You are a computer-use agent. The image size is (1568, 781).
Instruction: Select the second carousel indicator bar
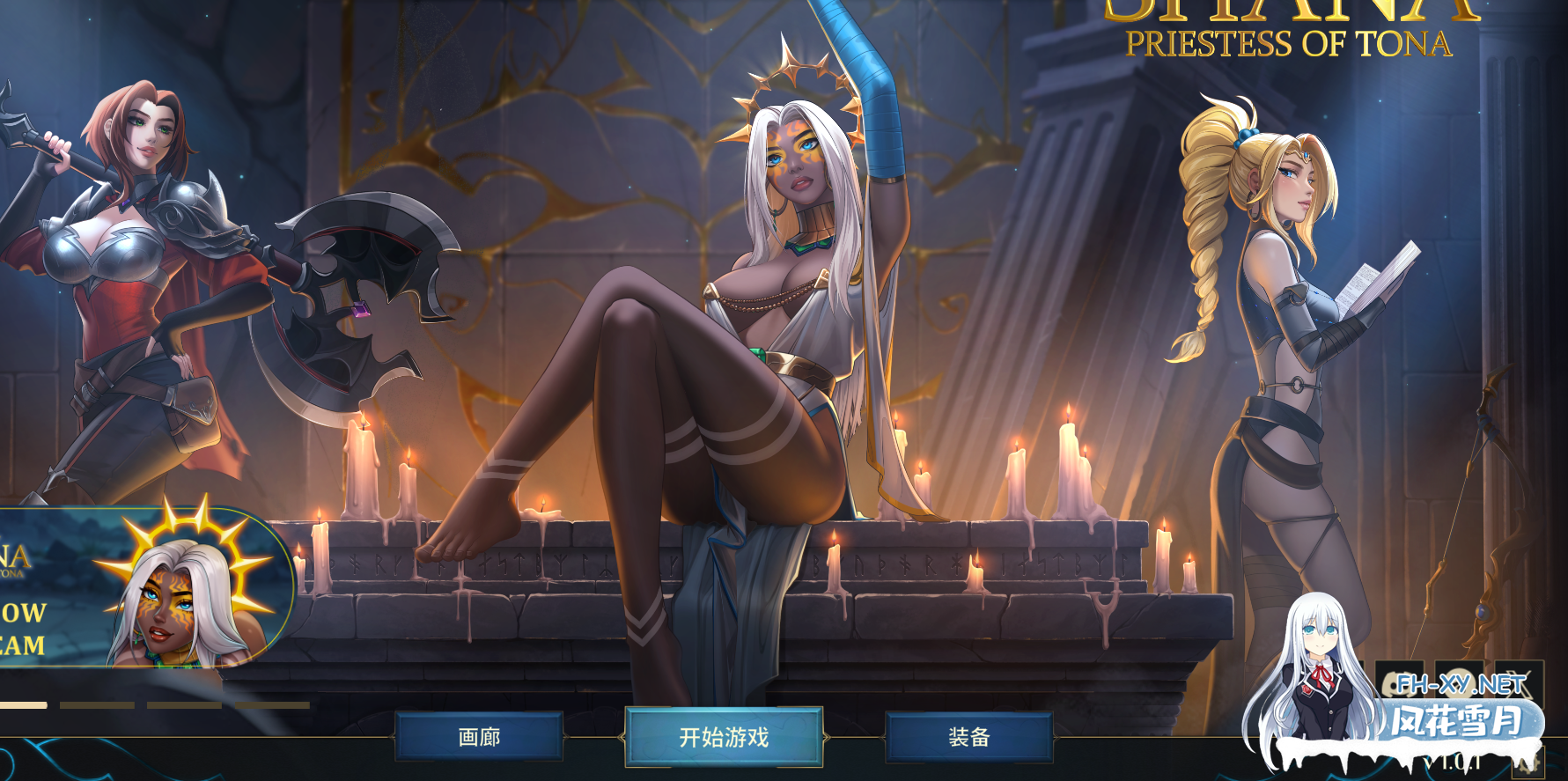tap(97, 705)
